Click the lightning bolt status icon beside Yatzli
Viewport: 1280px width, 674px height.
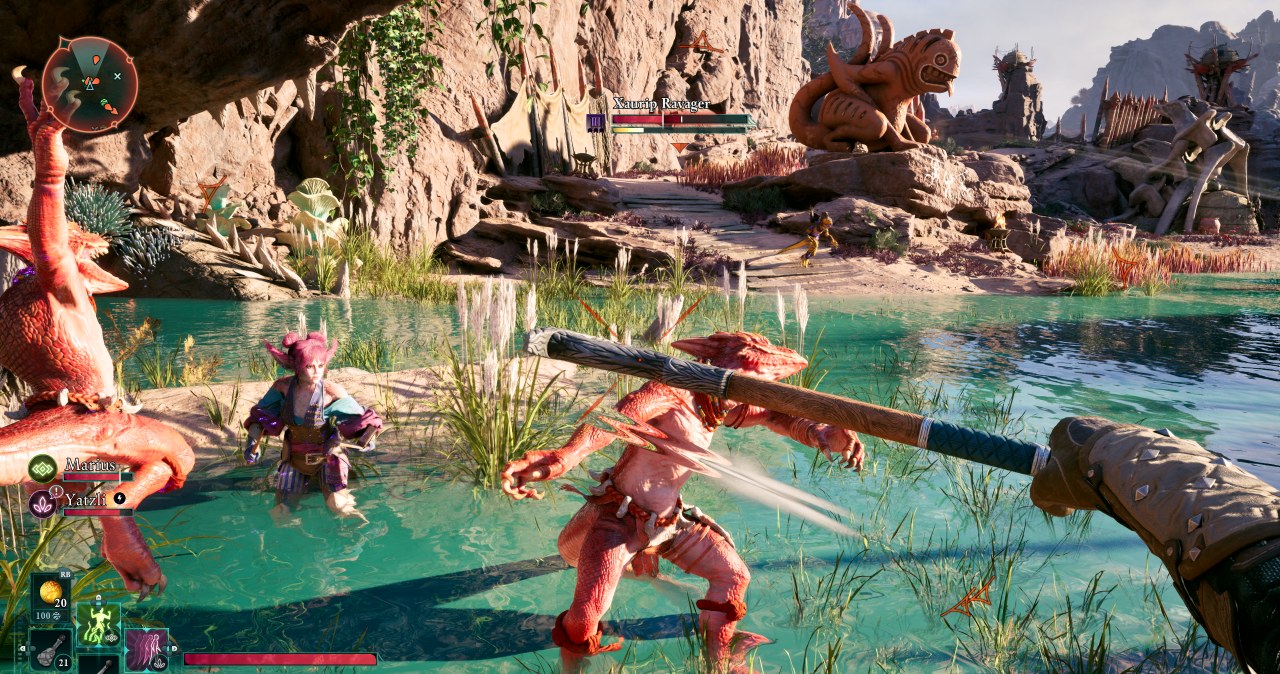pyautogui.click(x=120, y=497)
